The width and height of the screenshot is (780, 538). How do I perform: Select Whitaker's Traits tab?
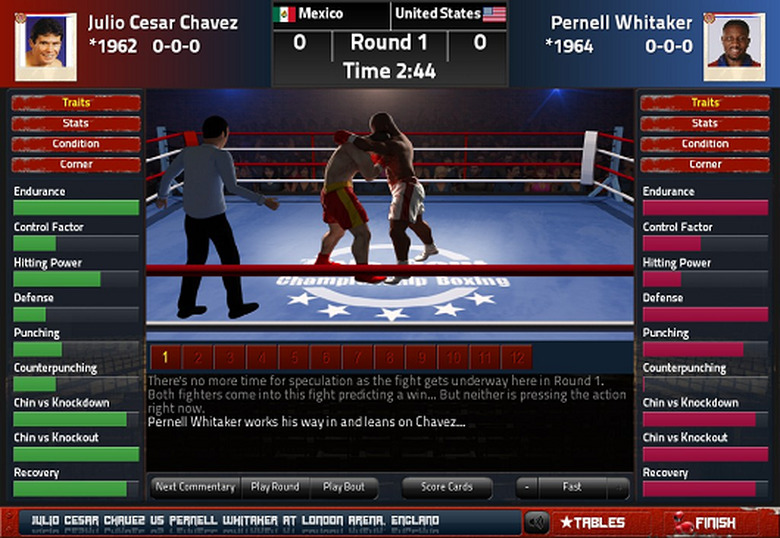705,103
